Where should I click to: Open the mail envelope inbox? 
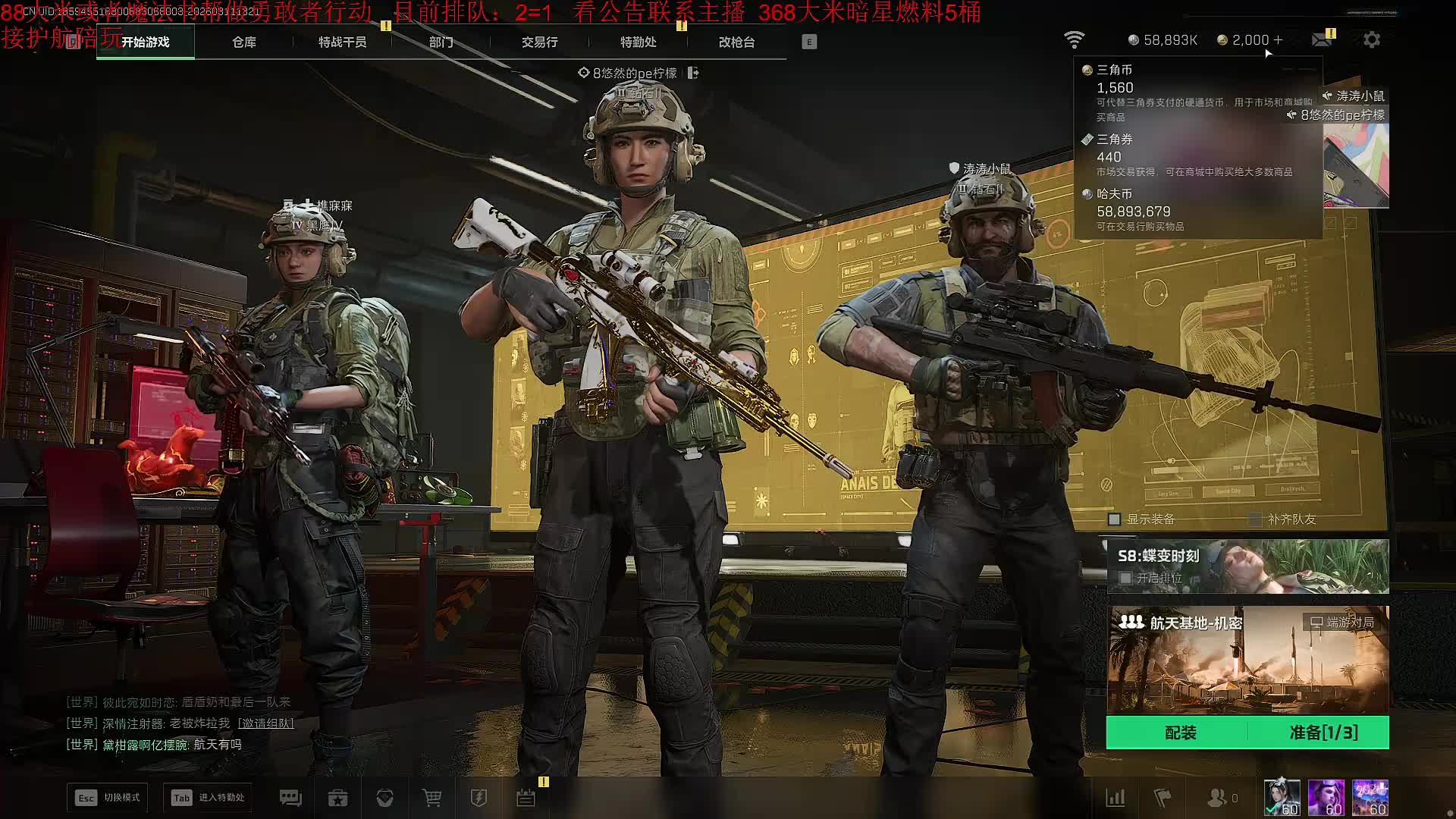(1322, 40)
